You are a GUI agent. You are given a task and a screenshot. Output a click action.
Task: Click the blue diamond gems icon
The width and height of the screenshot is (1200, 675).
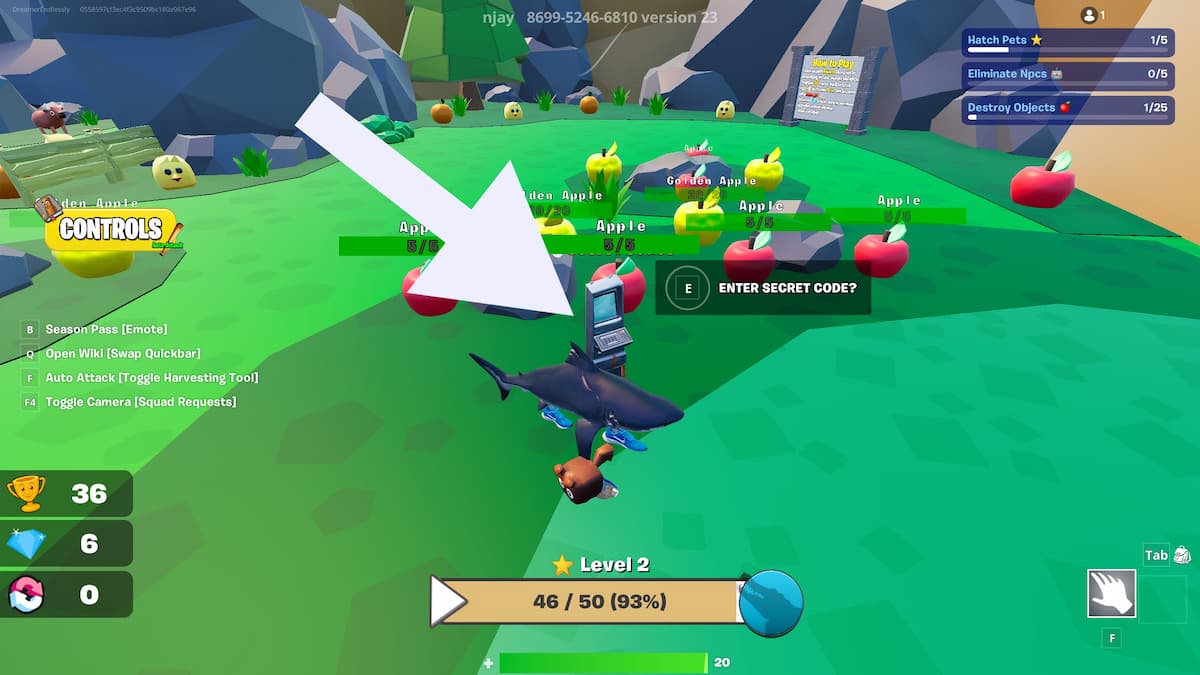click(x=26, y=543)
